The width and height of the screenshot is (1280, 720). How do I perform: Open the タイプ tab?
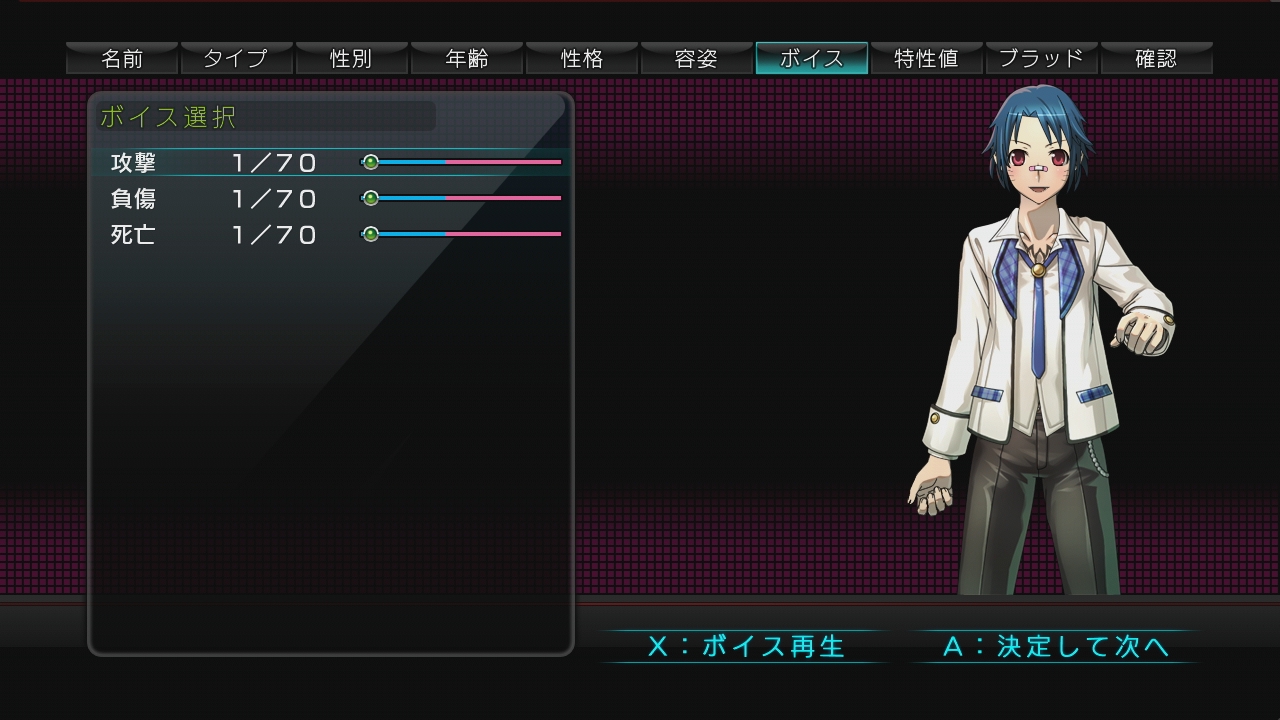pos(237,59)
